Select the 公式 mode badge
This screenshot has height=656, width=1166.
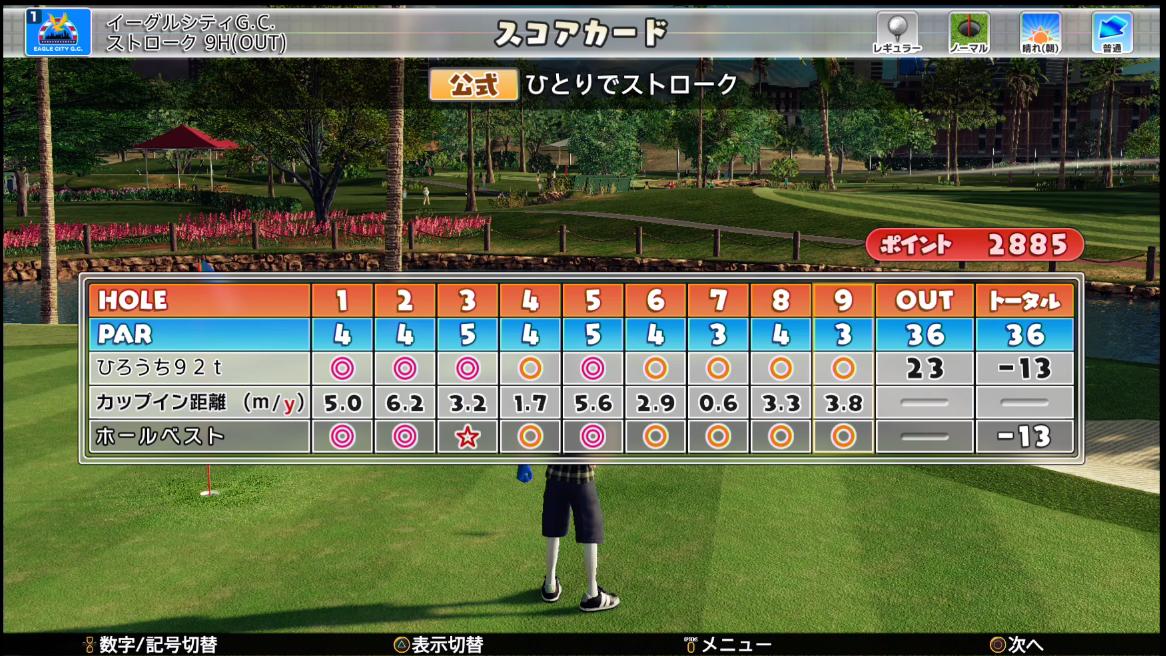coord(473,85)
